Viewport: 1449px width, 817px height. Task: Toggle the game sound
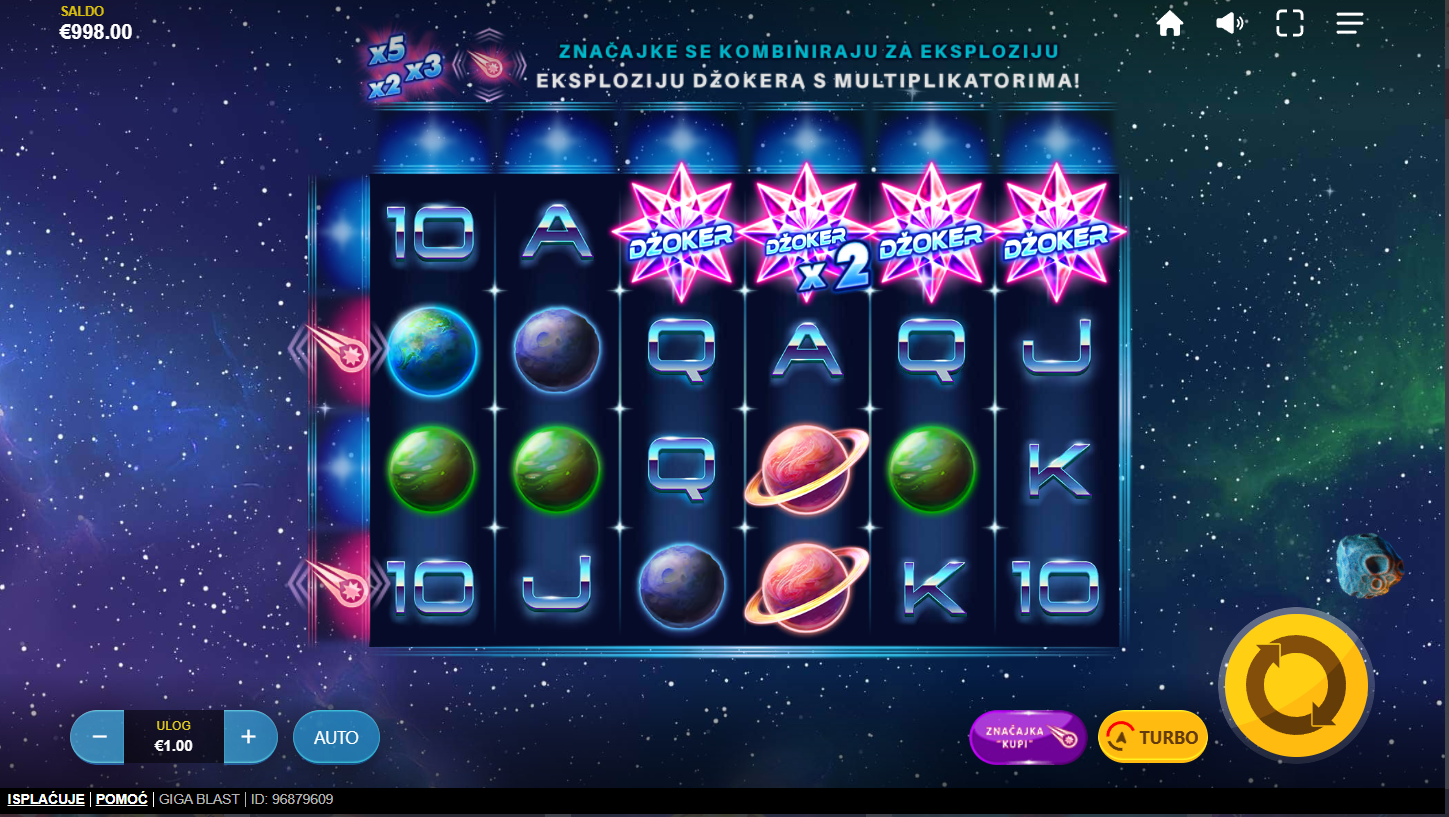tap(1229, 23)
